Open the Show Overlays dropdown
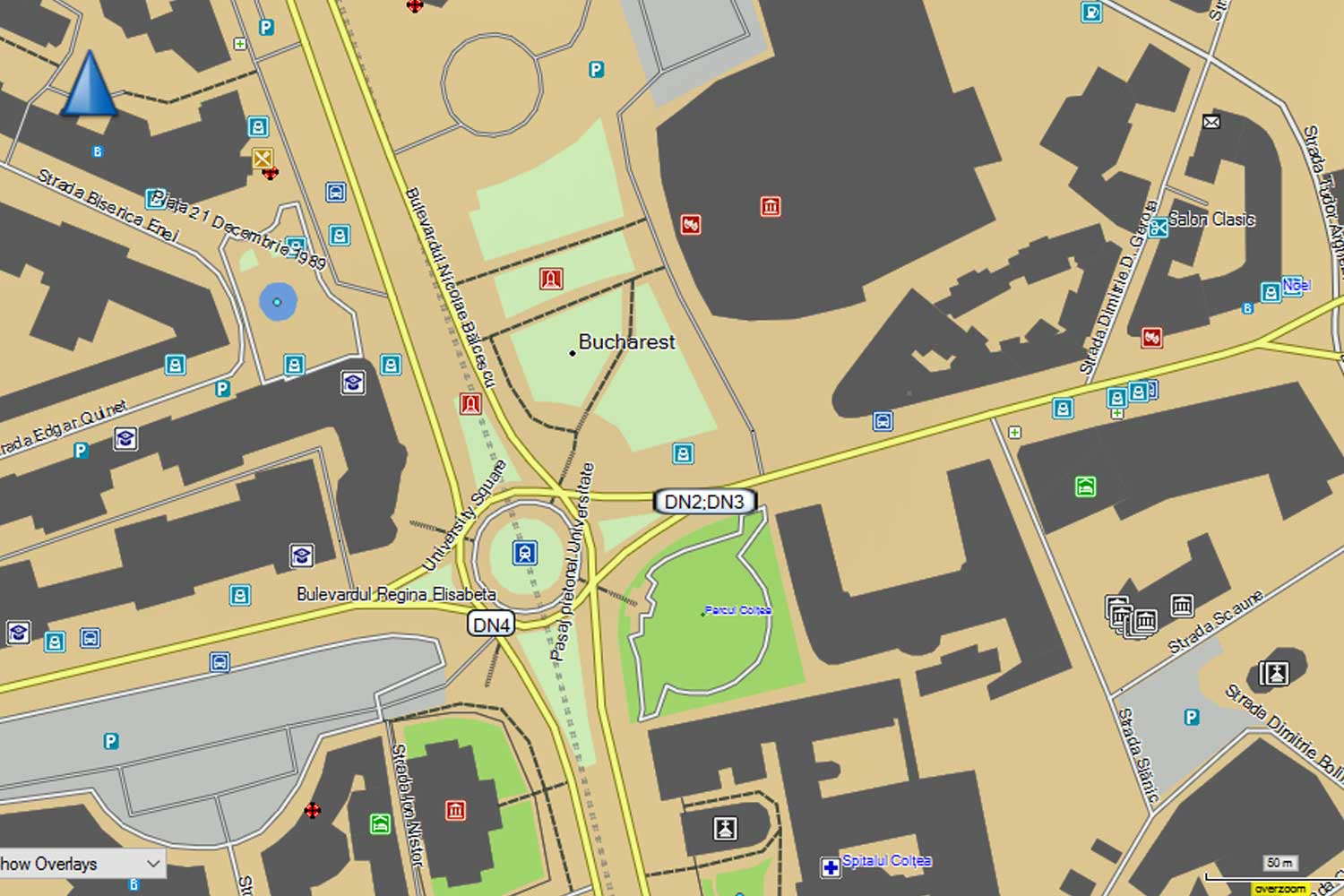 tap(81, 864)
